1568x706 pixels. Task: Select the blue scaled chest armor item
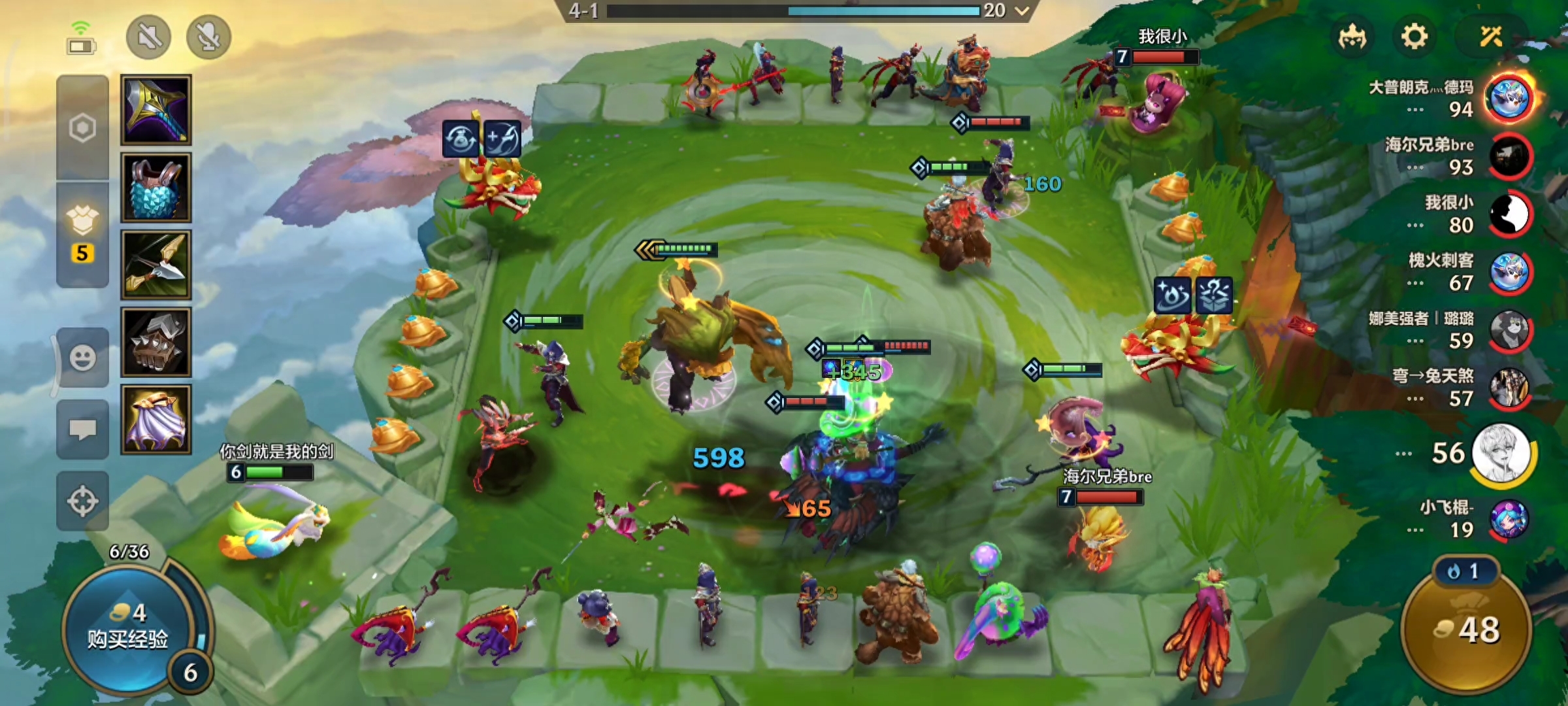tap(156, 188)
